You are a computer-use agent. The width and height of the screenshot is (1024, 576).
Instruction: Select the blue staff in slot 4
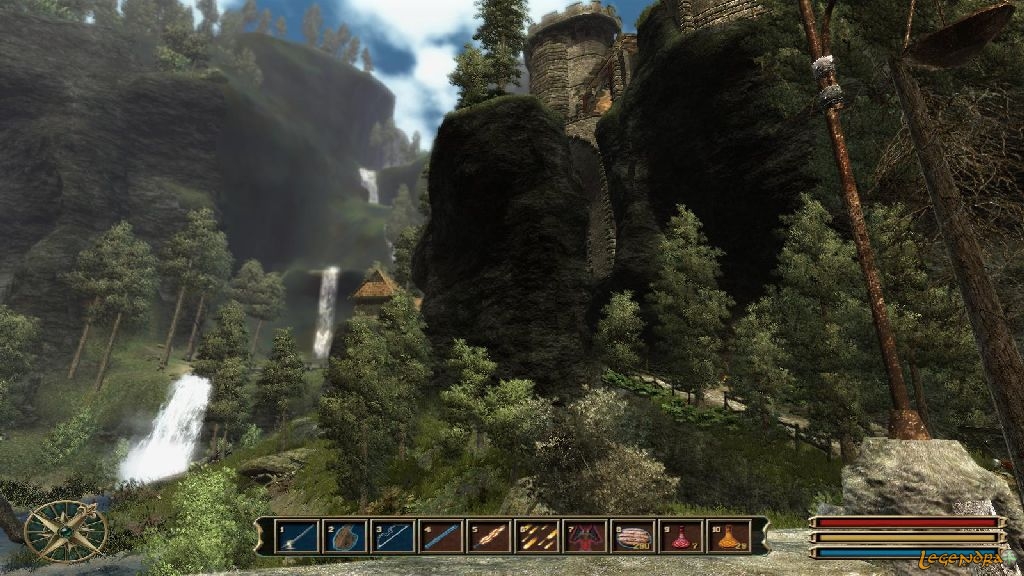click(x=441, y=536)
